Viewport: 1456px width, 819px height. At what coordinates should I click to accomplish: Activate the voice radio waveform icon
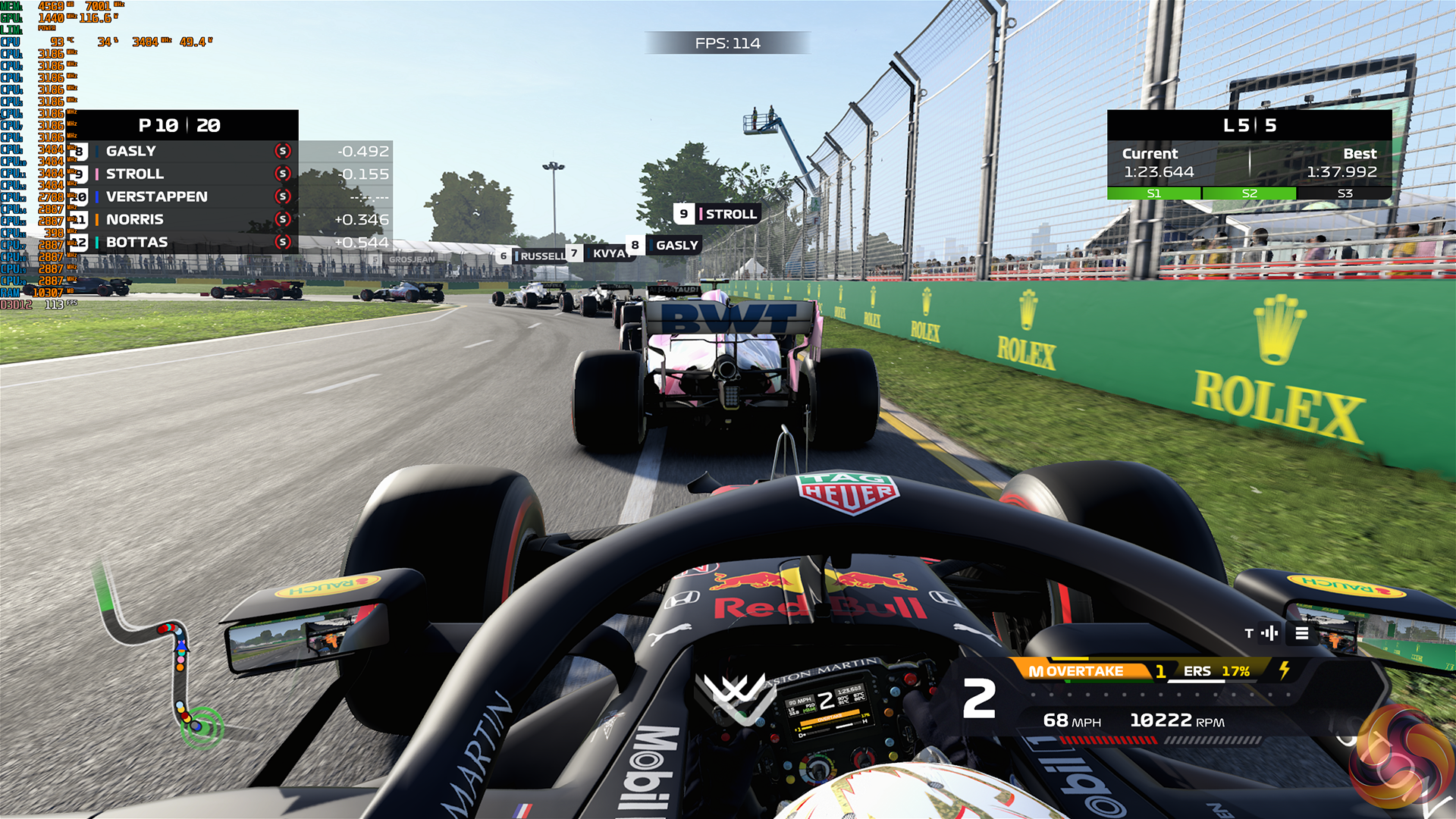pyautogui.click(x=1269, y=633)
